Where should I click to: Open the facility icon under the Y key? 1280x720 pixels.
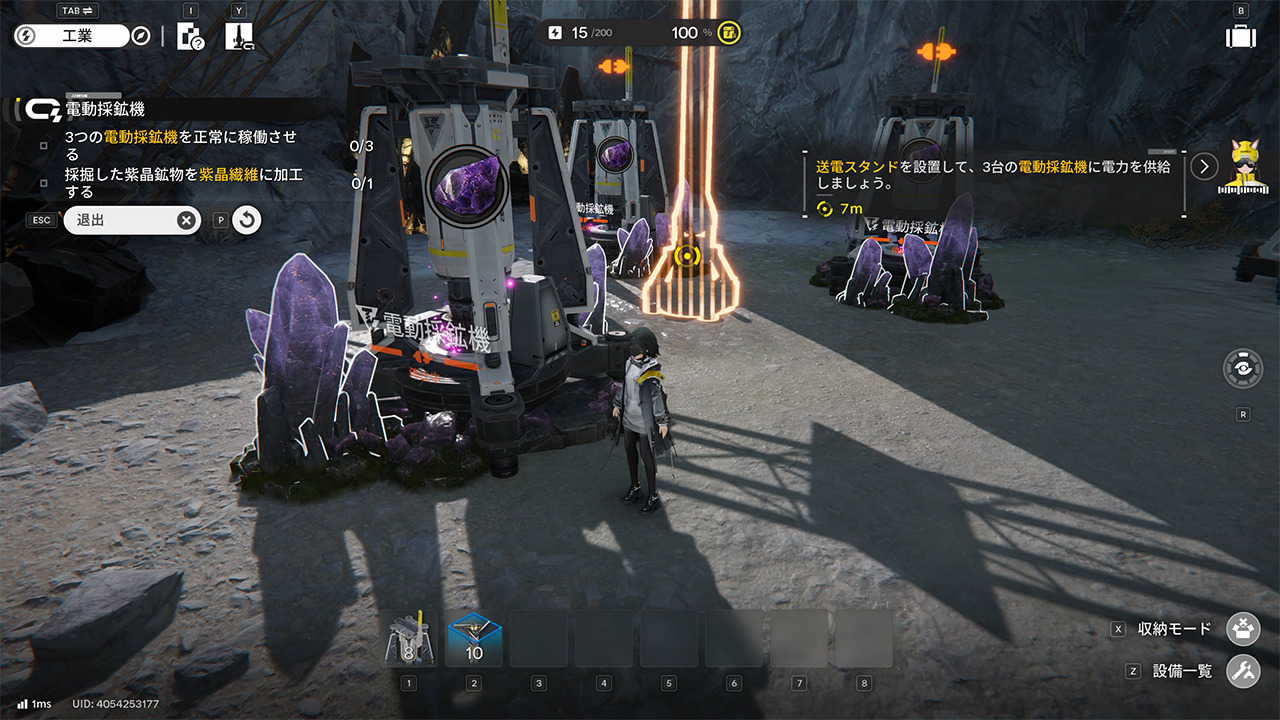239,37
